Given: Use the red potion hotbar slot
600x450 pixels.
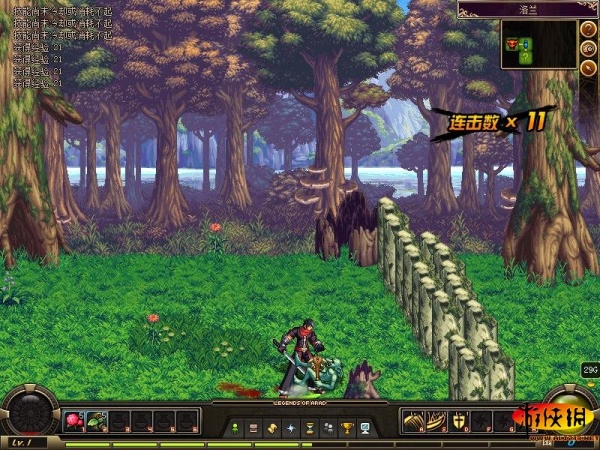Looking at the screenshot, I should [x=74, y=421].
